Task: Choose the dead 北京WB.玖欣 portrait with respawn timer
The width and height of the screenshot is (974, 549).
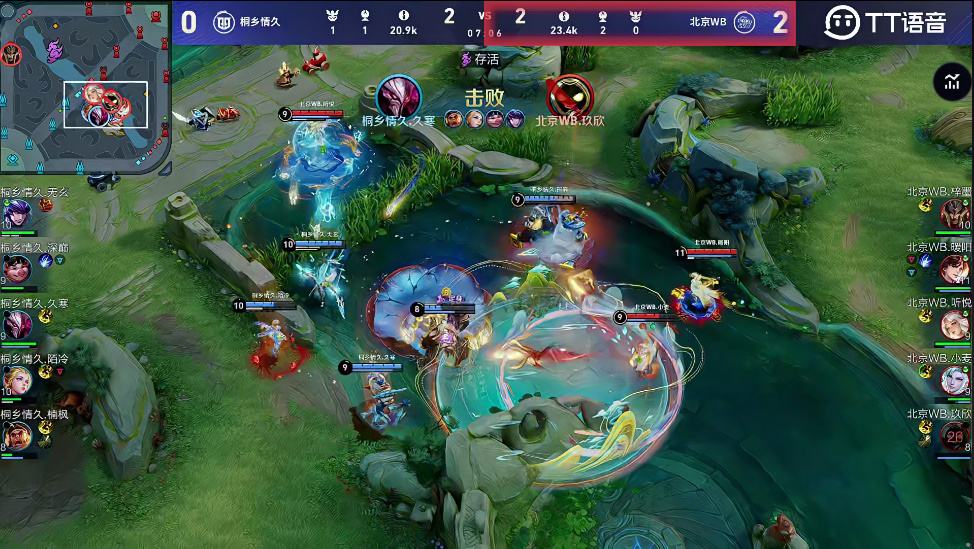Action: pos(955,436)
